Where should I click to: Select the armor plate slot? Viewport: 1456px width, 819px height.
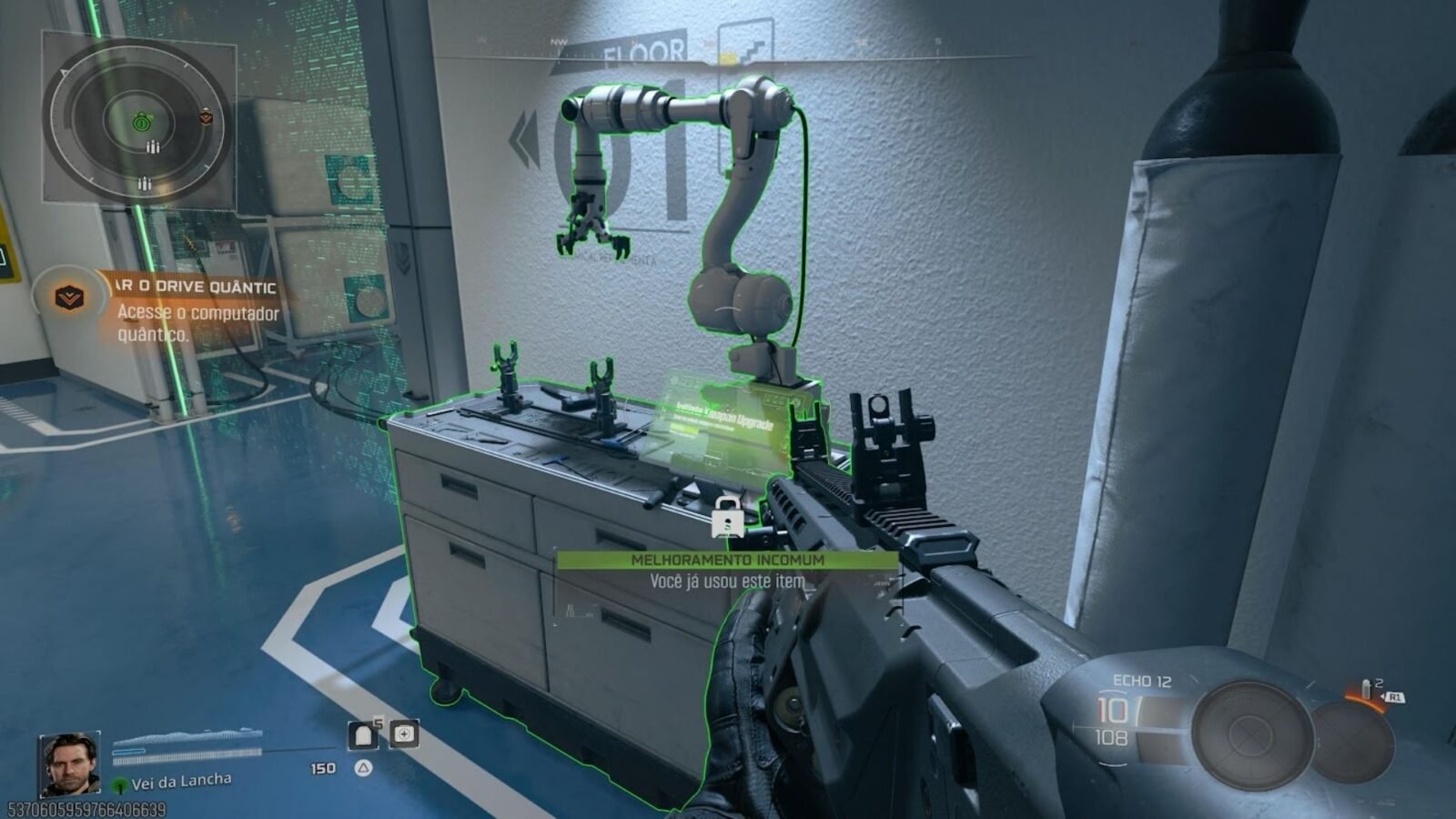[x=363, y=734]
